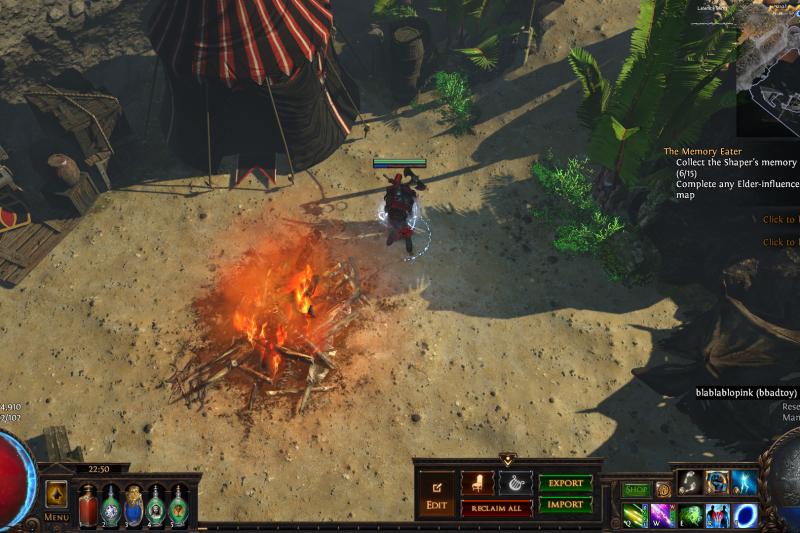Select the chair decorations icon
This screenshot has width=800, height=533.
coord(478,483)
